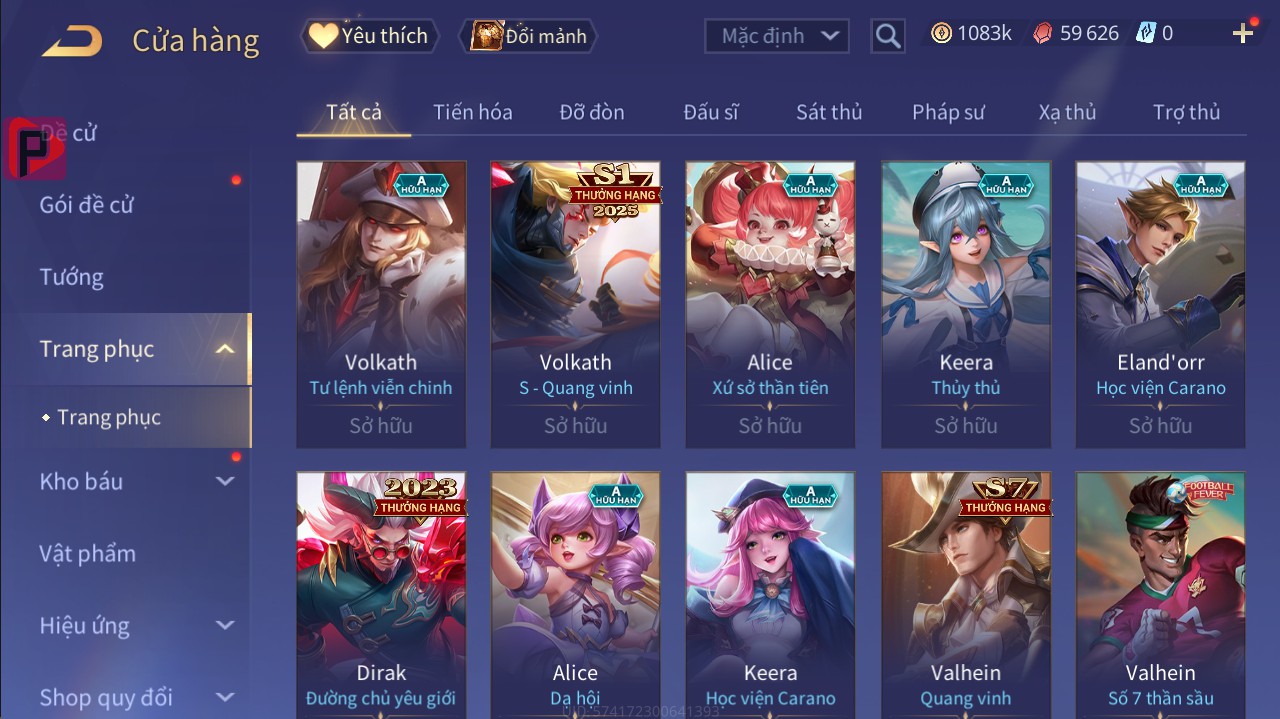This screenshot has height=719, width=1280.
Task: Choose the Pháp sư tab
Action: 948,112
